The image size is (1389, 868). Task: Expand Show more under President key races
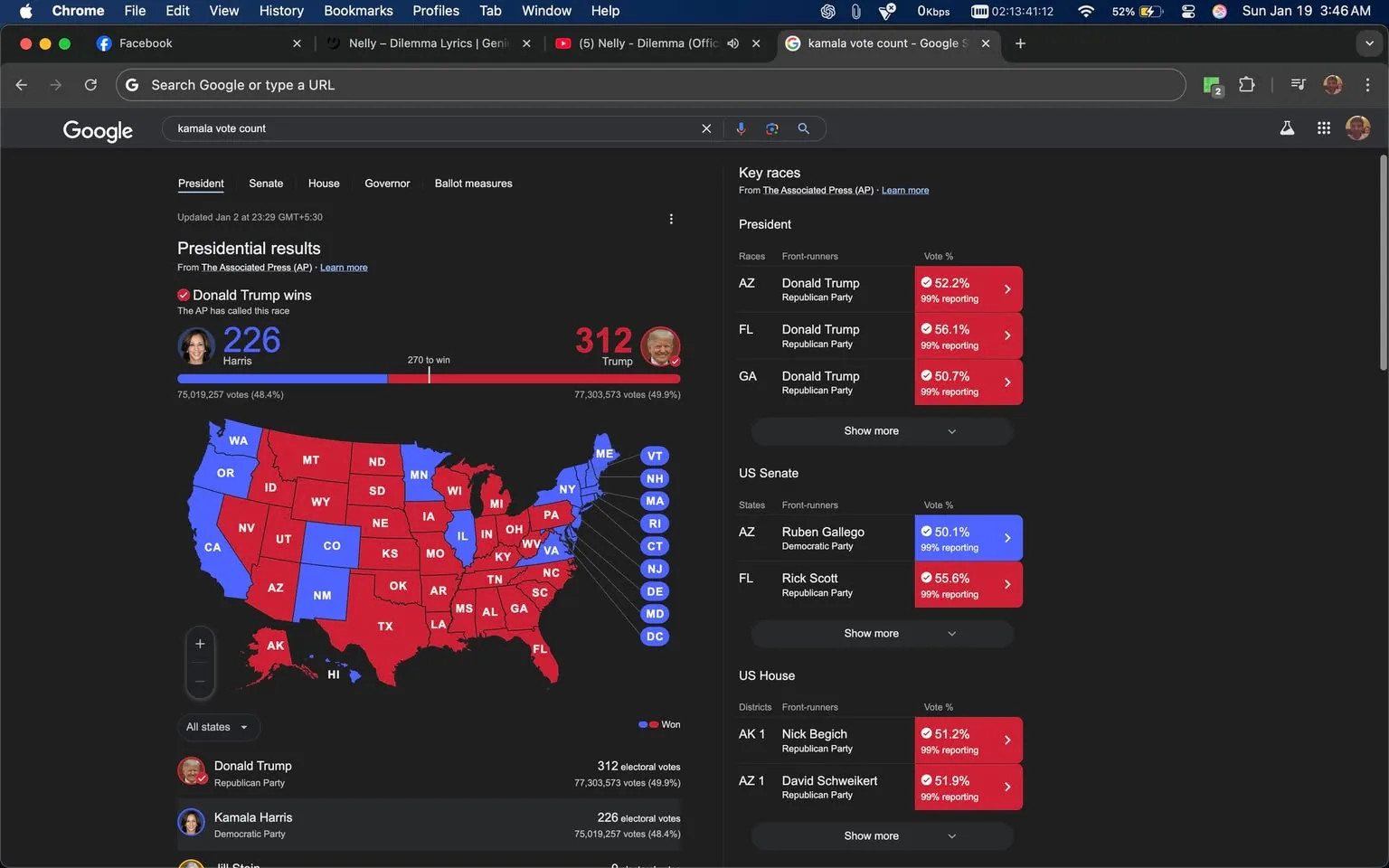(880, 430)
